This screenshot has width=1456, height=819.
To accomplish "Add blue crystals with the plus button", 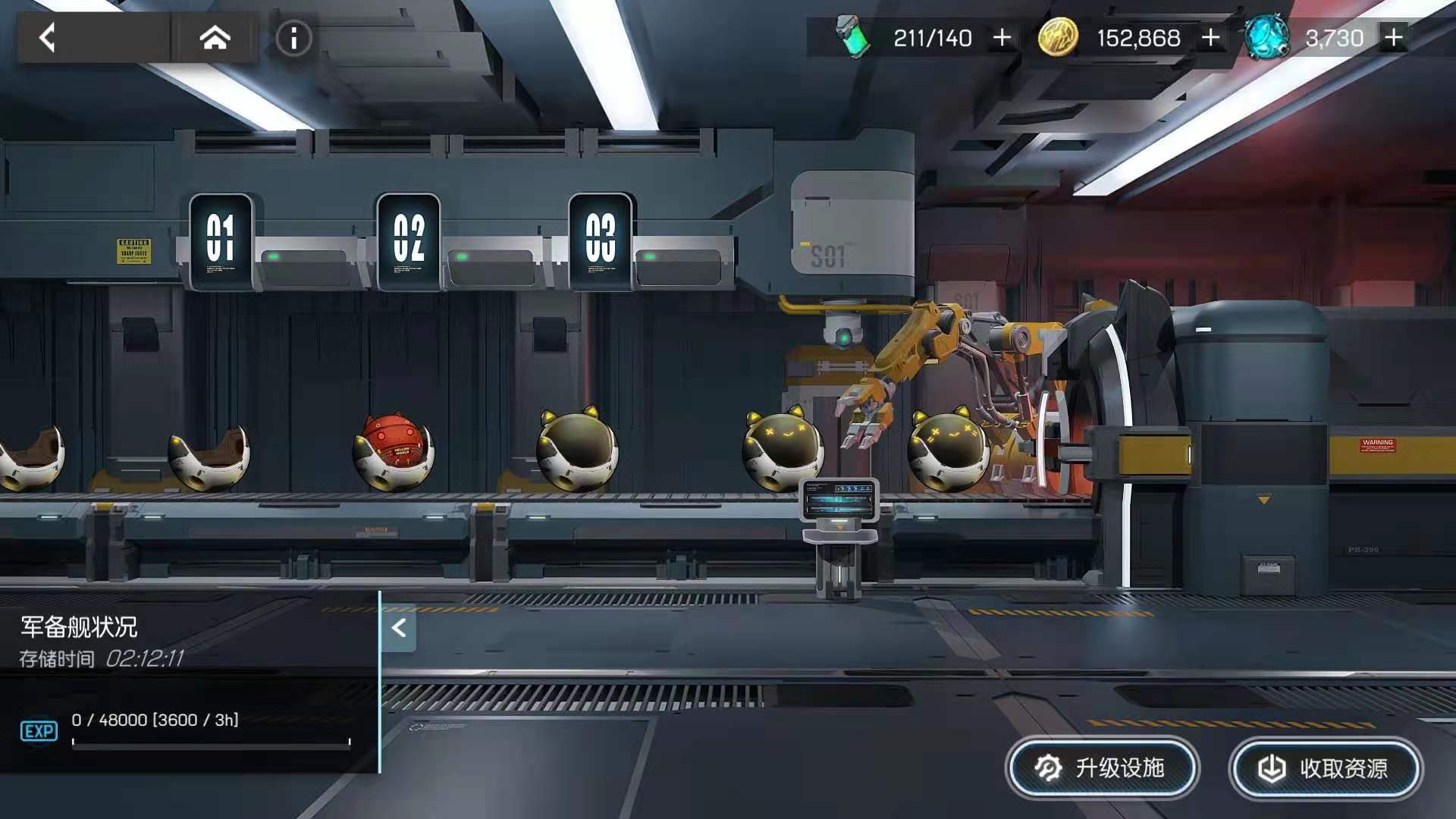I will point(1394,37).
